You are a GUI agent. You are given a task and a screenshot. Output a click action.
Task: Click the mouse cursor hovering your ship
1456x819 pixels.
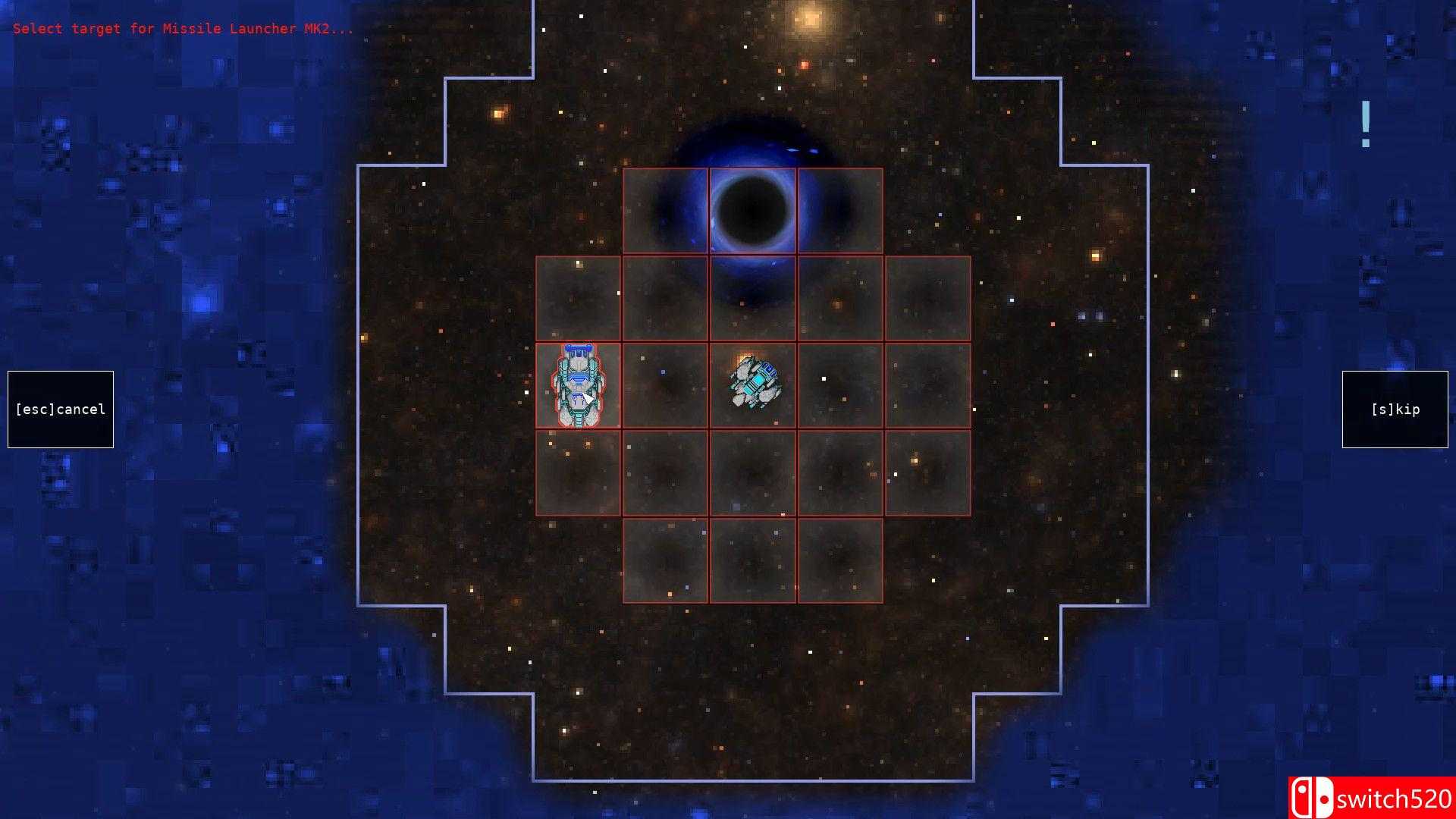click(x=586, y=397)
